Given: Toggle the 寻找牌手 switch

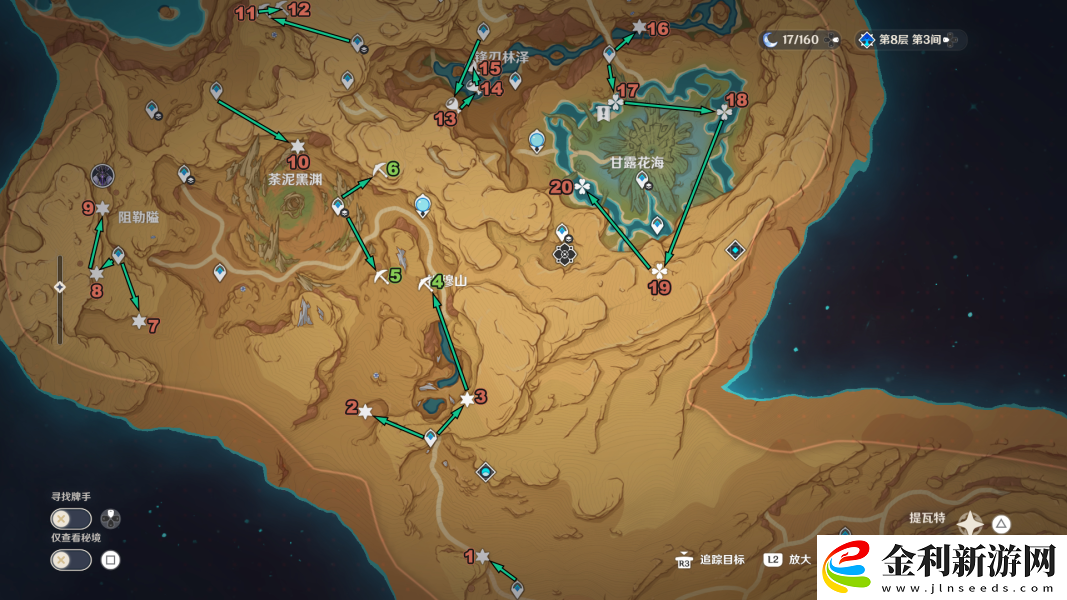Looking at the screenshot, I should click(71, 519).
